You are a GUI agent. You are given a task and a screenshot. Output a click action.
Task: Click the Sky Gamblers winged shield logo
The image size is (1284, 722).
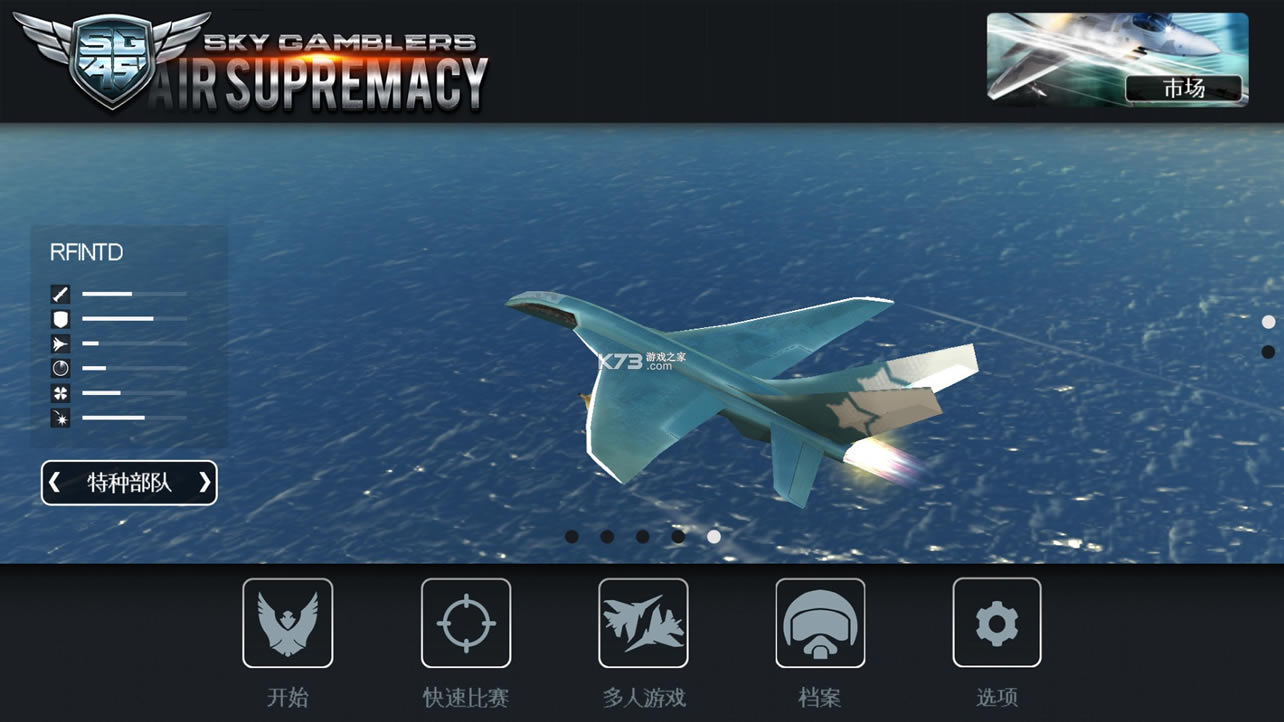(110, 60)
